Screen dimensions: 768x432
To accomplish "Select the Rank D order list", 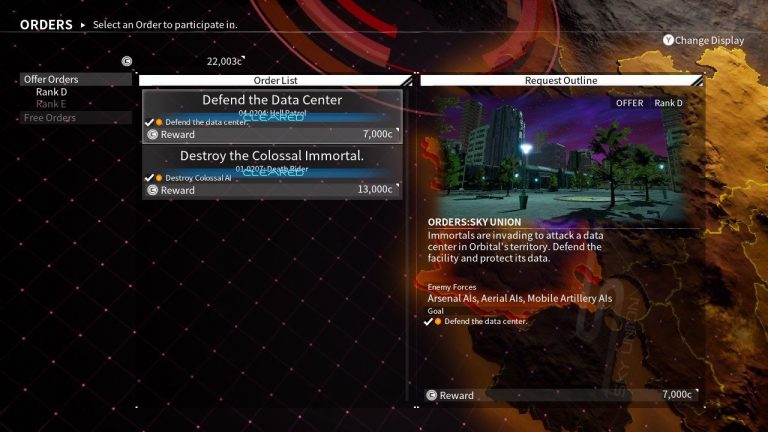I will pyautogui.click(x=52, y=92).
